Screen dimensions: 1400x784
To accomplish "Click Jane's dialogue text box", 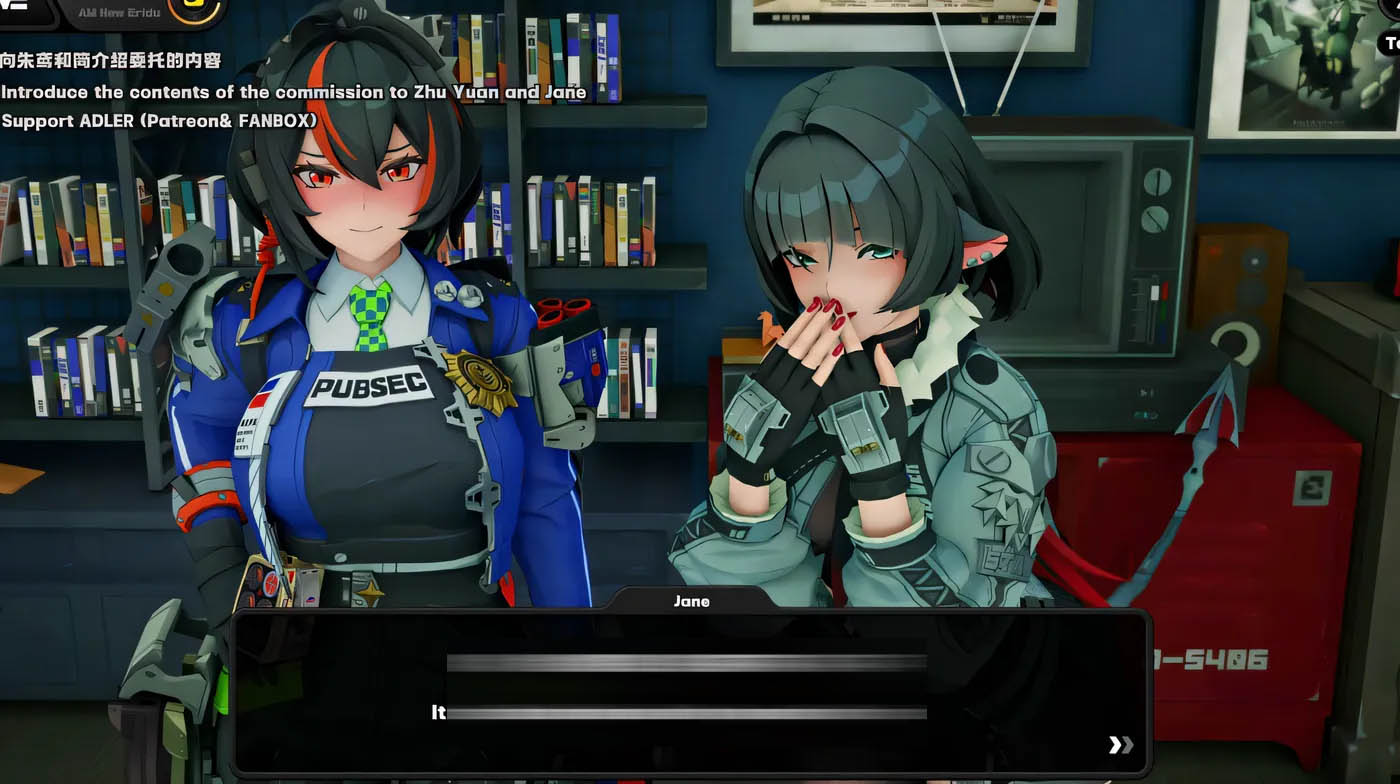I will [x=690, y=690].
